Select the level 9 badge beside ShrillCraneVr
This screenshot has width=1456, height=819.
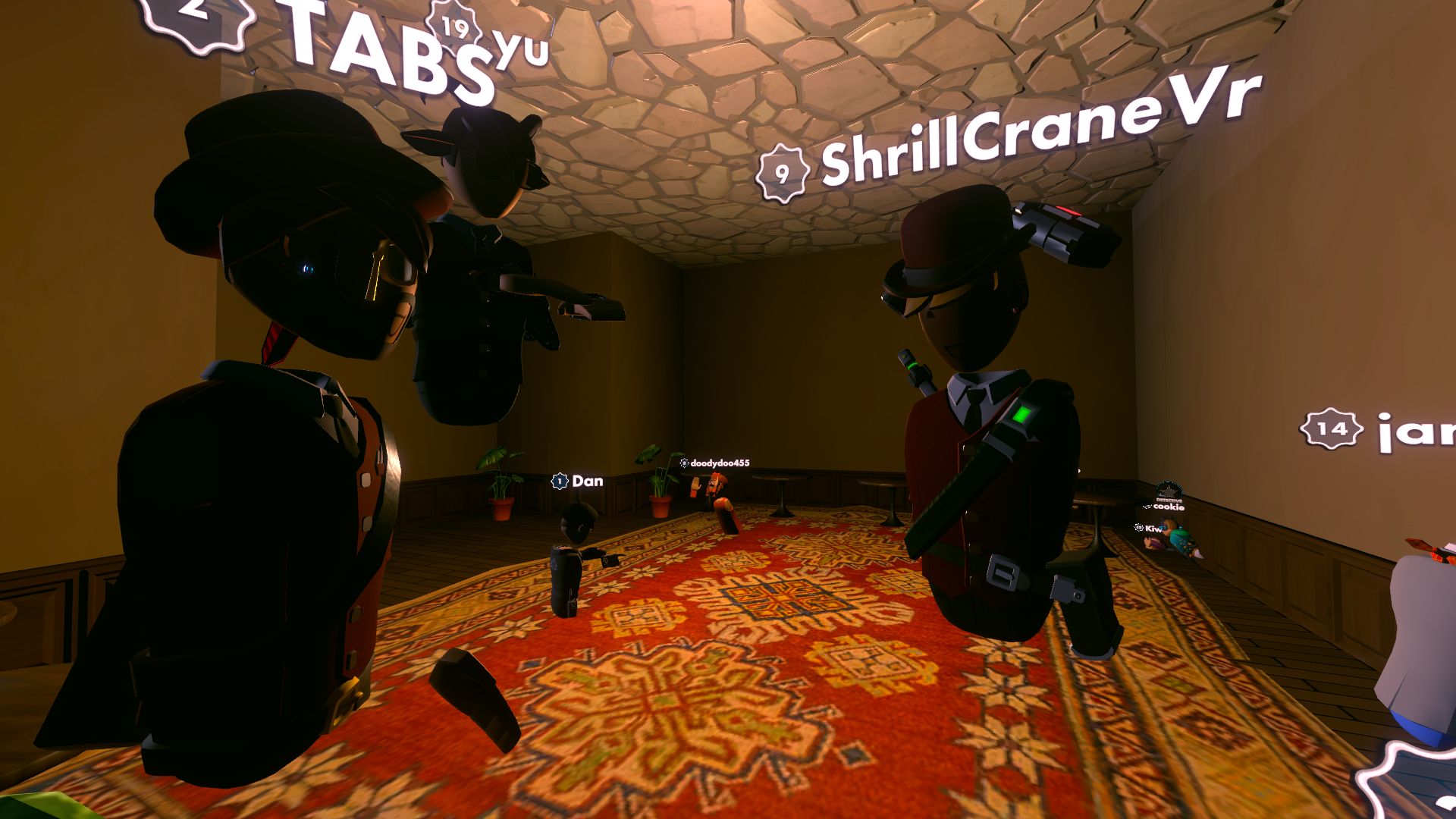pos(781,171)
